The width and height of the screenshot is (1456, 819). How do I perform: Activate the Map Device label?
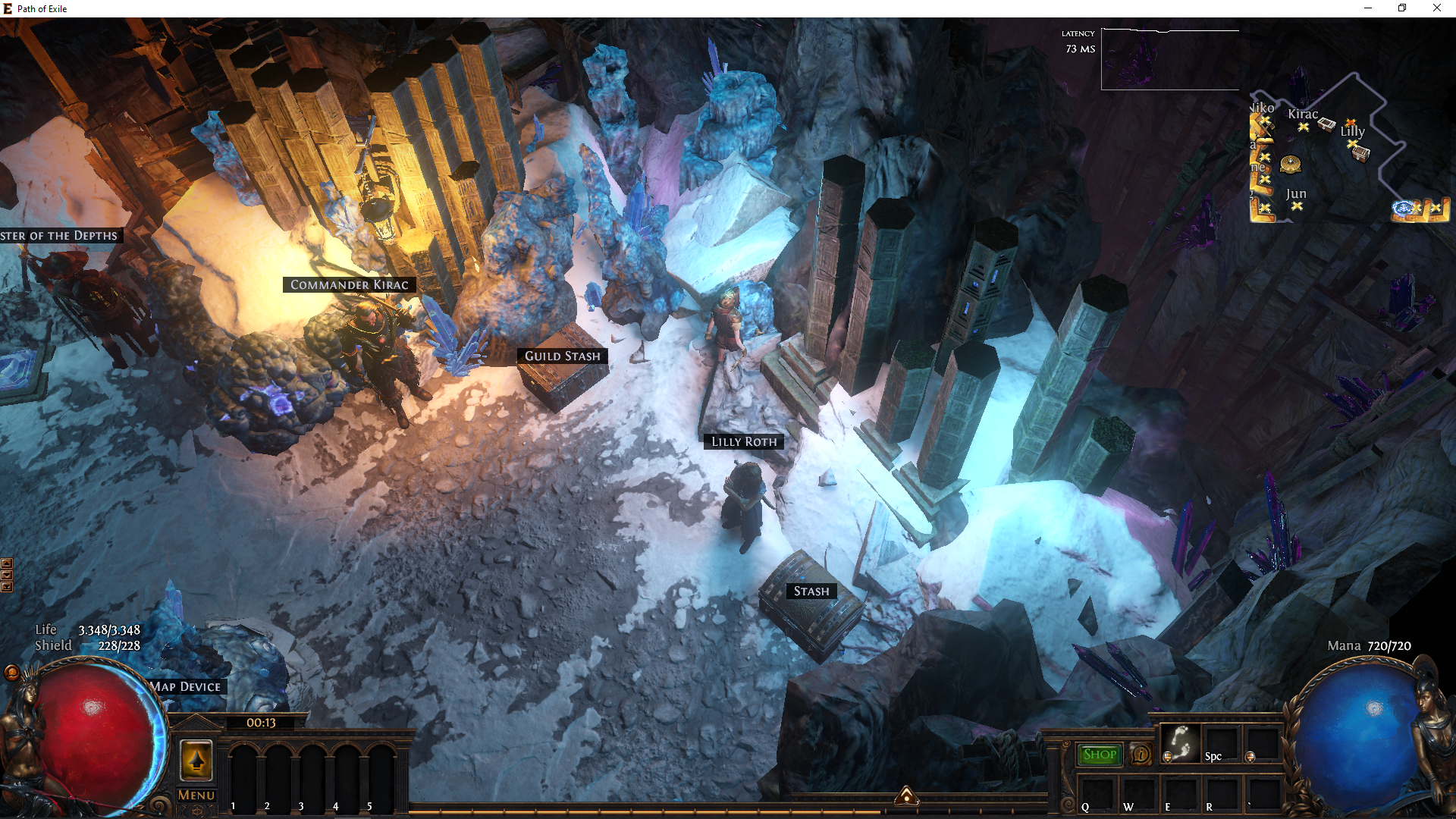click(x=185, y=687)
